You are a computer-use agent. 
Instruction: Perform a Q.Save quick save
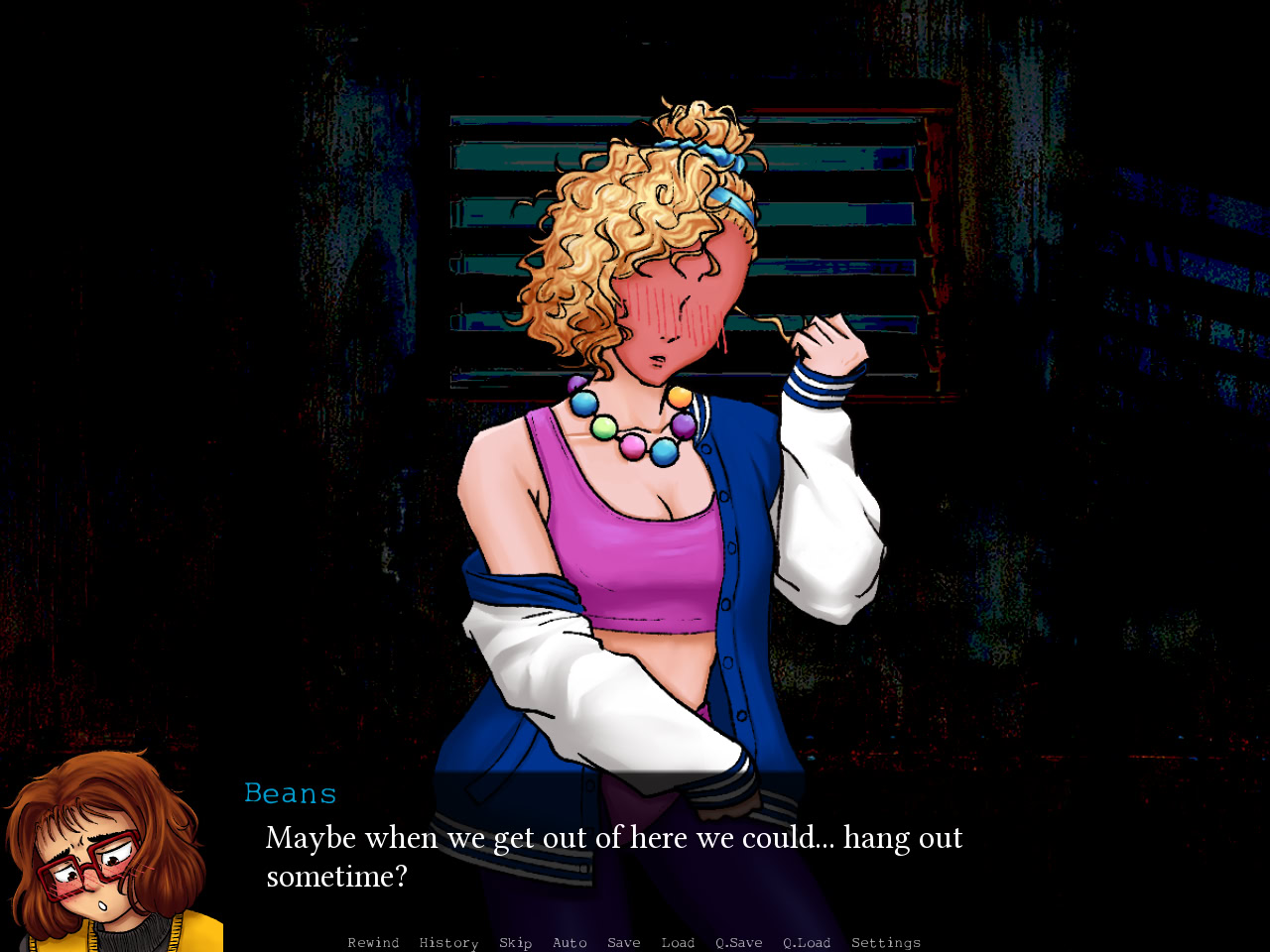pos(737,942)
